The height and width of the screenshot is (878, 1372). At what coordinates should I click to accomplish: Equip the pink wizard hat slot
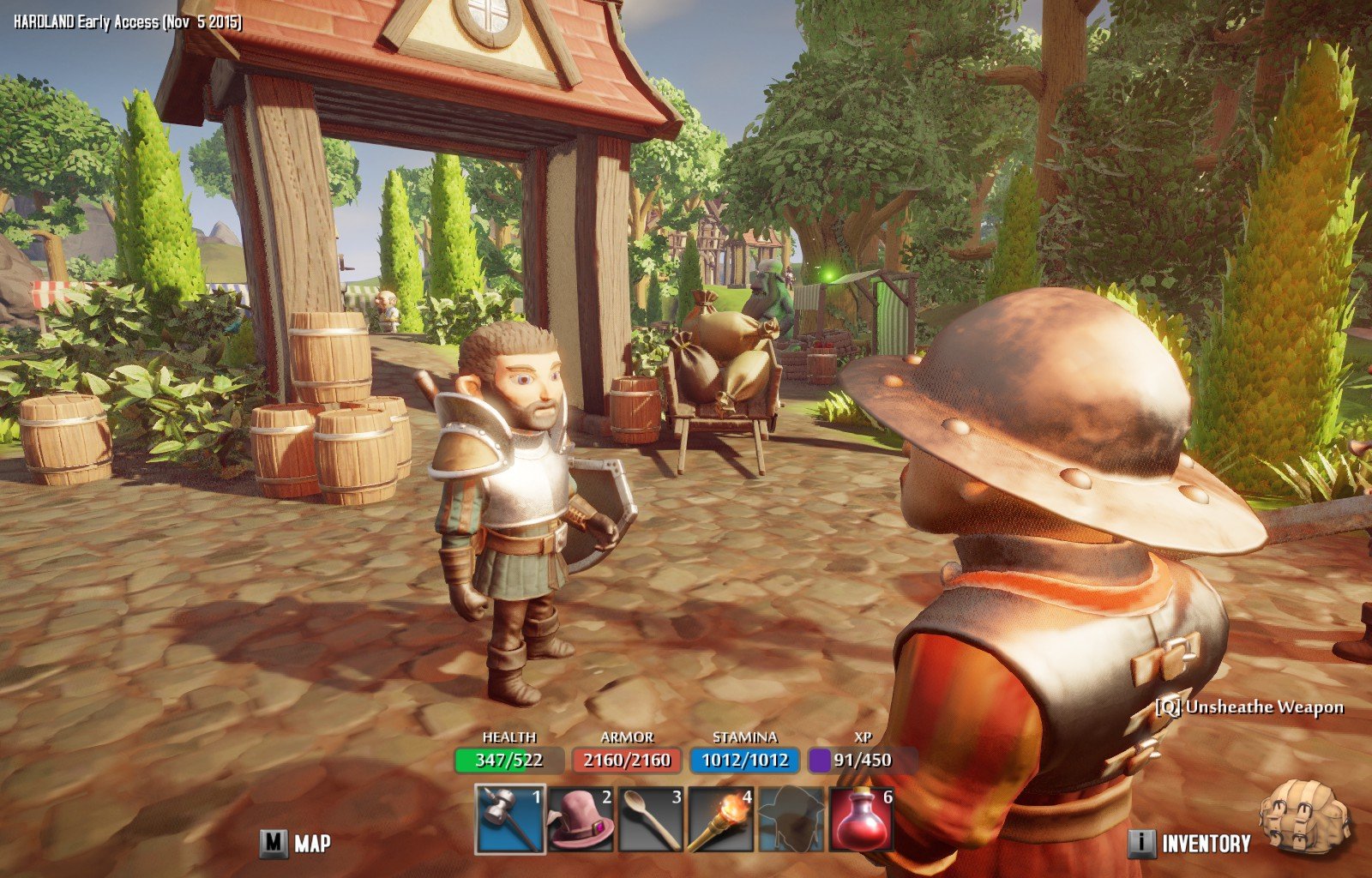(x=581, y=820)
